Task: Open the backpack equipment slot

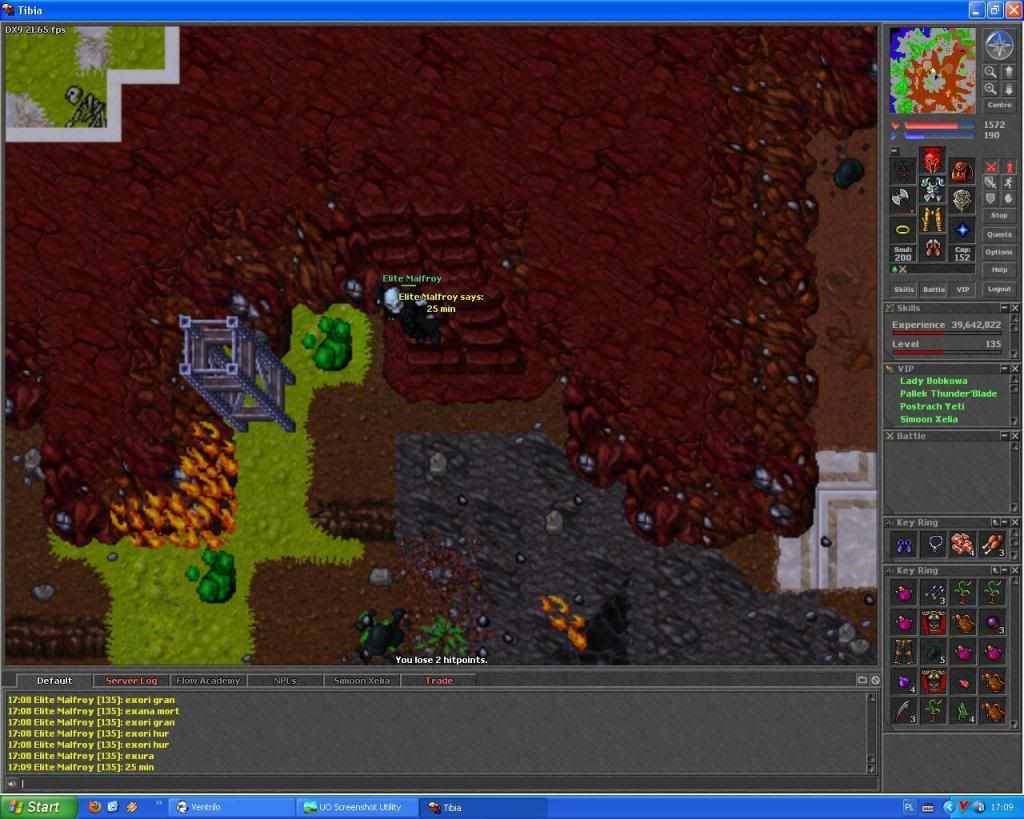Action: tap(962, 171)
